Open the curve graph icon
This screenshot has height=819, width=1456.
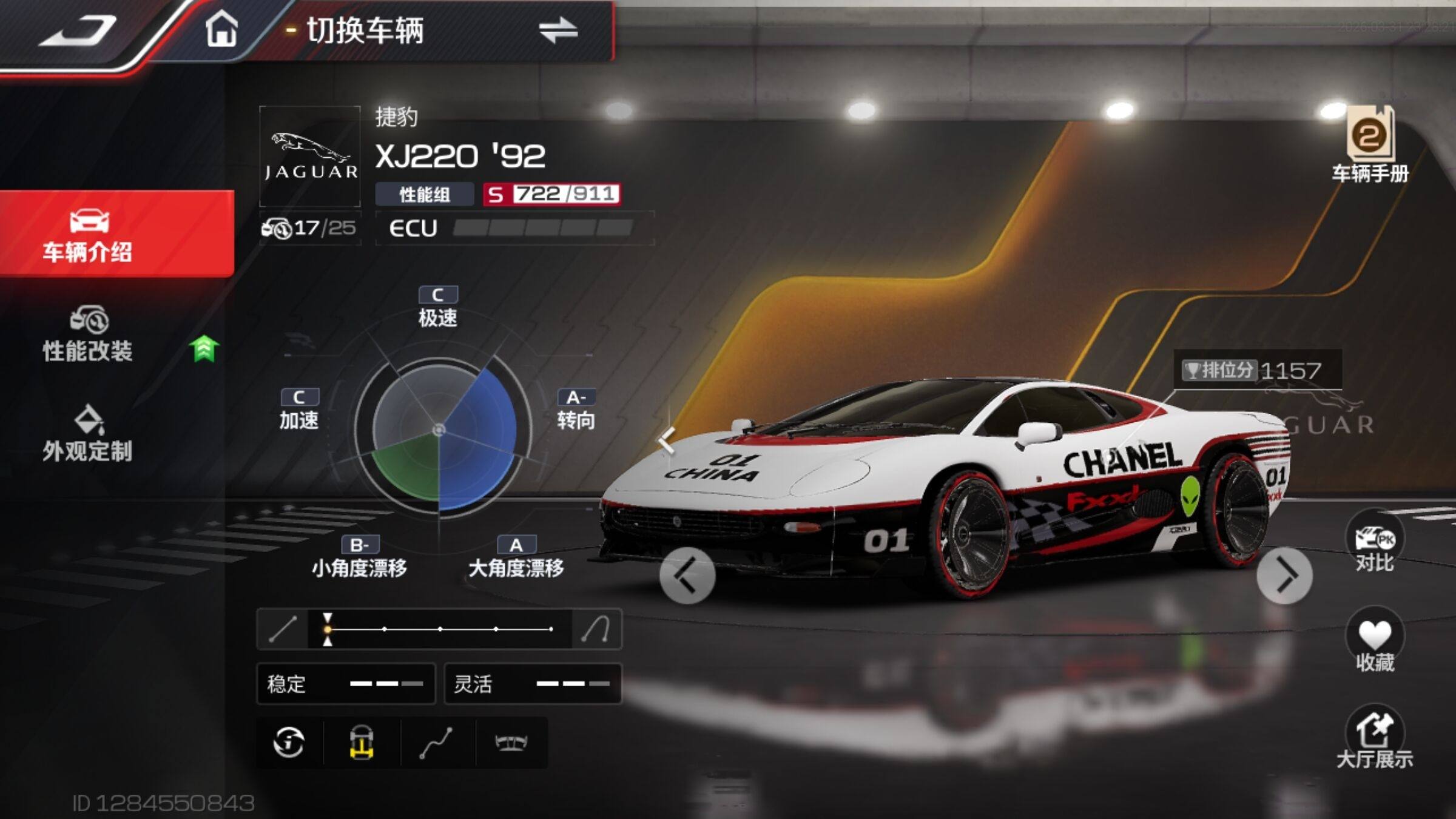pos(437,743)
